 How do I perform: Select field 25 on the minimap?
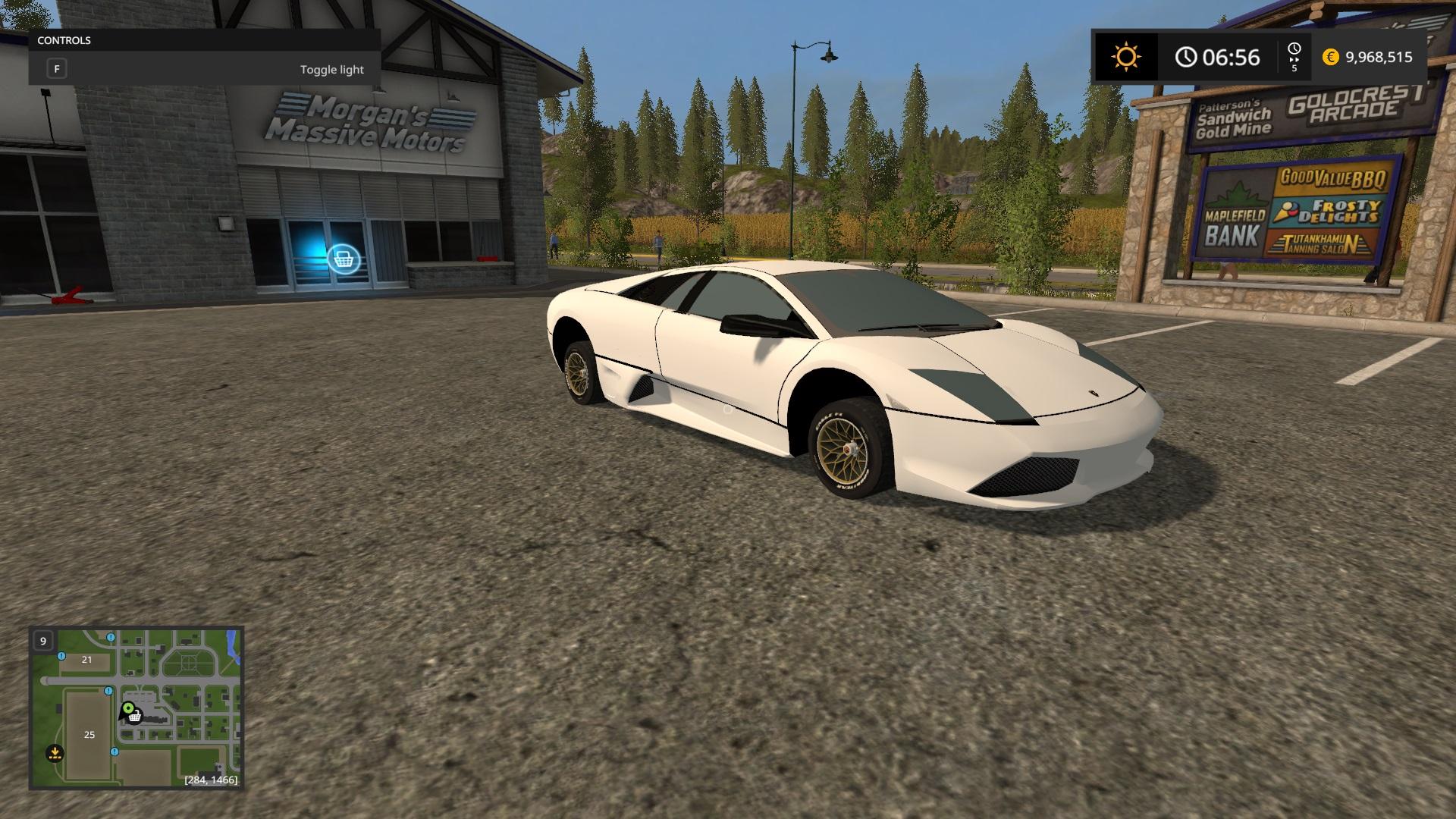pos(89,734)
